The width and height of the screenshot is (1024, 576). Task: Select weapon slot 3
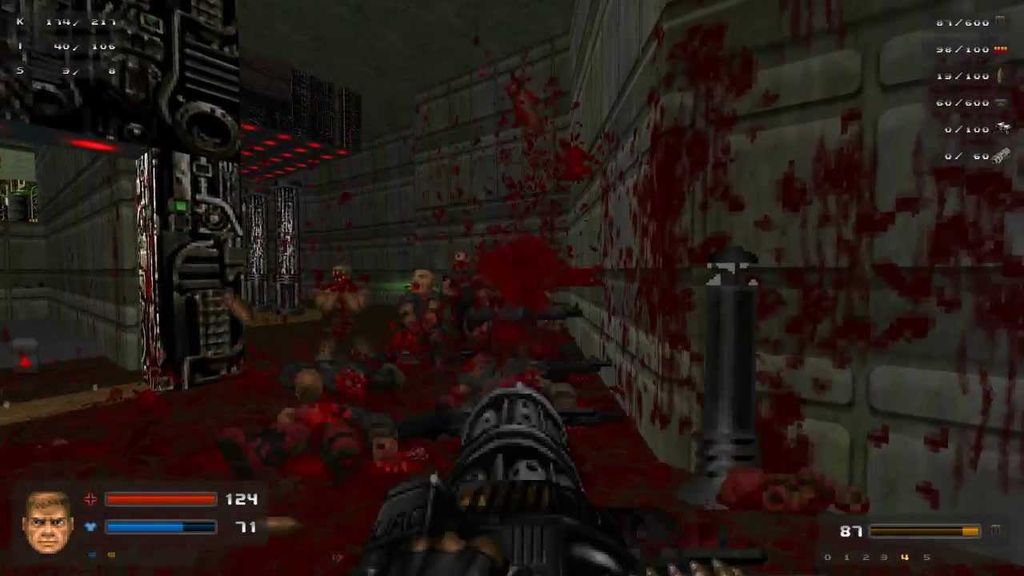point(885,557)
